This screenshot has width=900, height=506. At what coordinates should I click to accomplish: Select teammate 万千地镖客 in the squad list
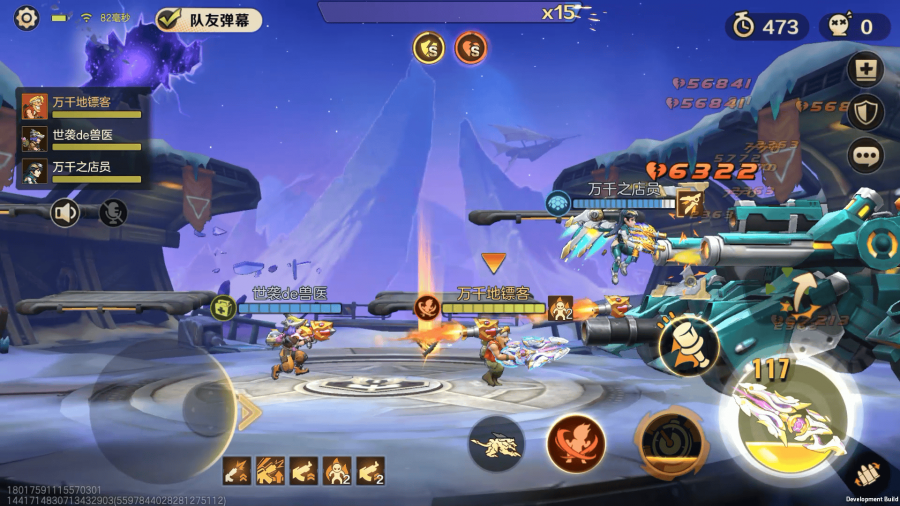pyautogui.click(x=82, y=105)
